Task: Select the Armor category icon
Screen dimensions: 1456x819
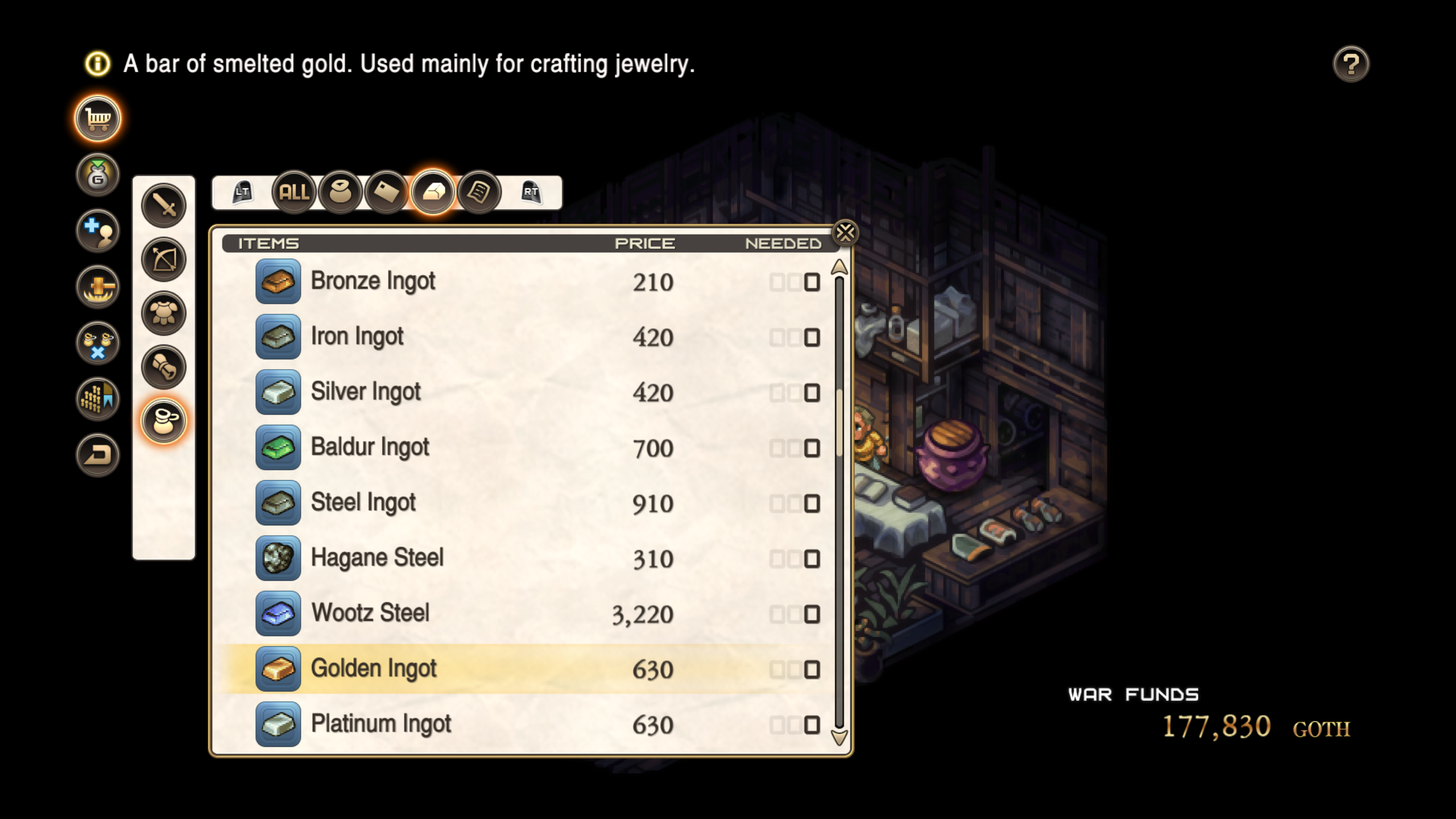Action: tap(163, 313)
